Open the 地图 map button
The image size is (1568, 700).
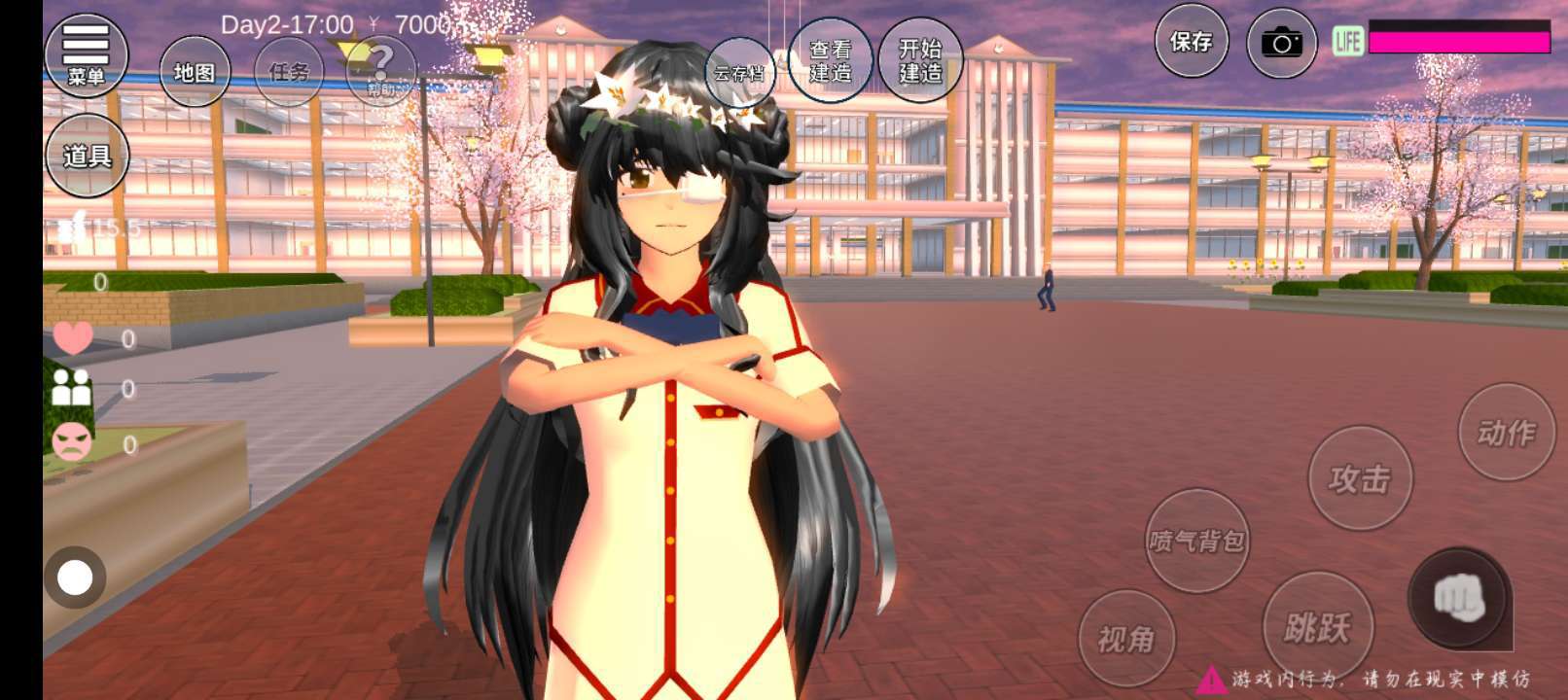tap(195, 72)
